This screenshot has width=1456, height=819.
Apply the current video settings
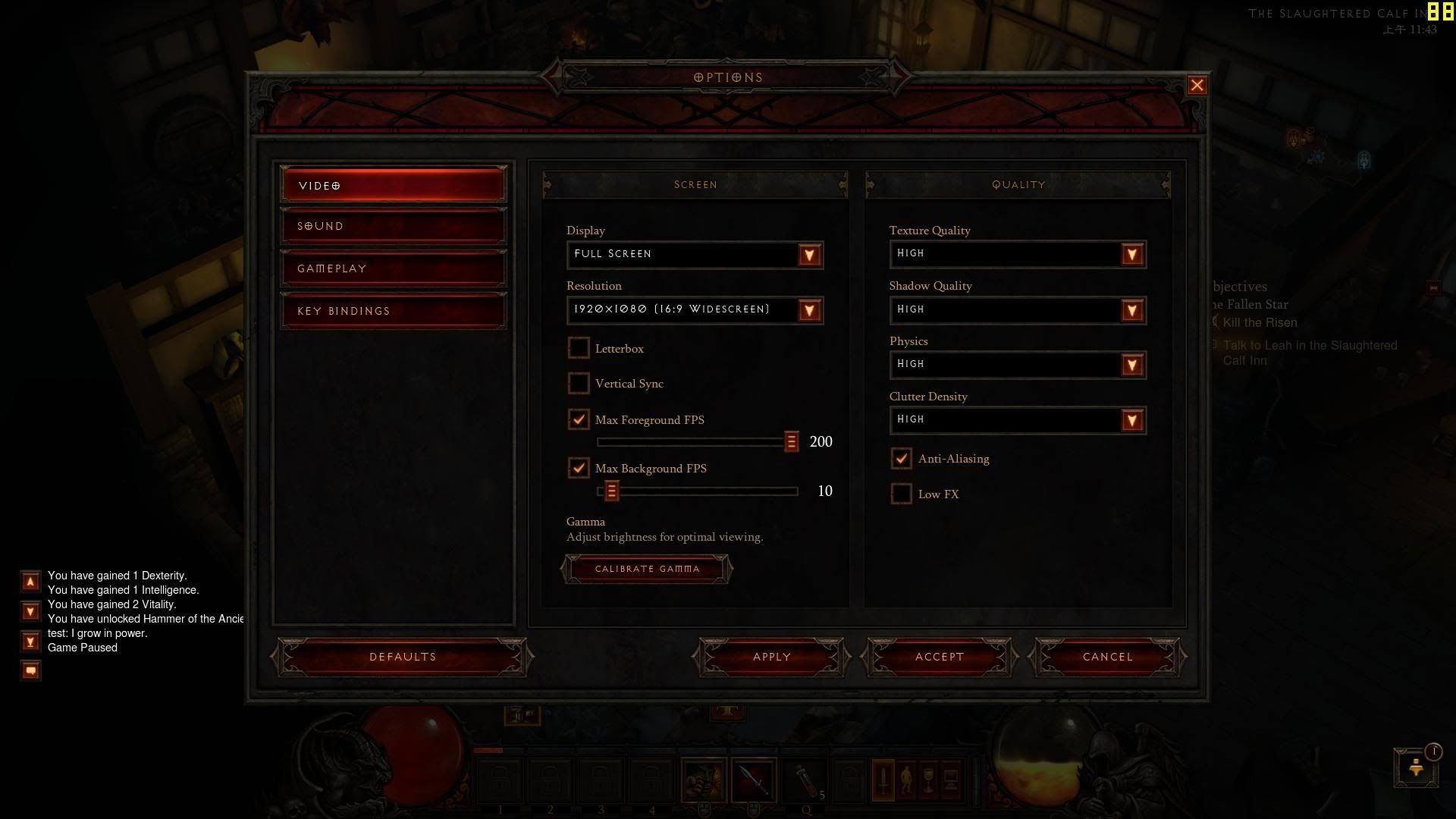[771, 657]
